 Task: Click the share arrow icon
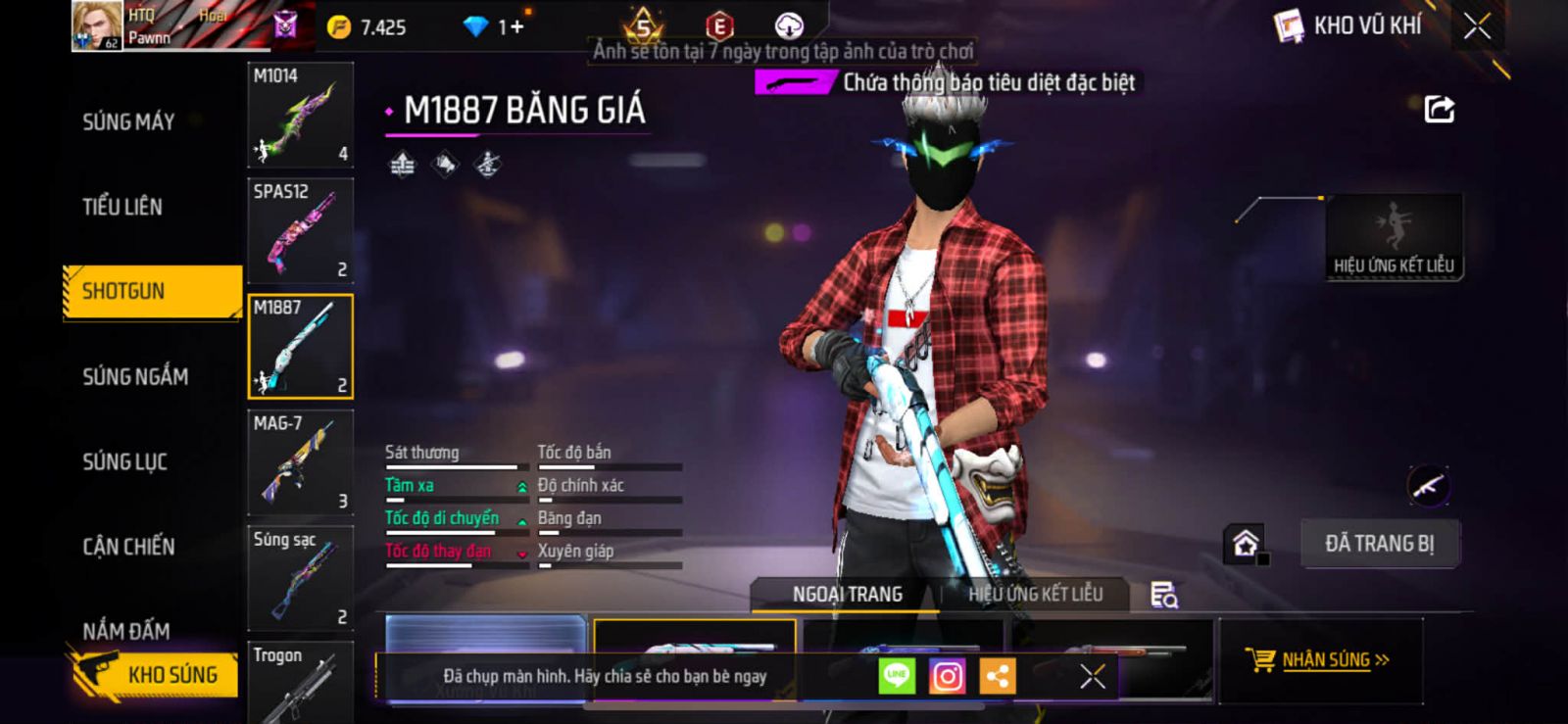tap(1439, 109)
